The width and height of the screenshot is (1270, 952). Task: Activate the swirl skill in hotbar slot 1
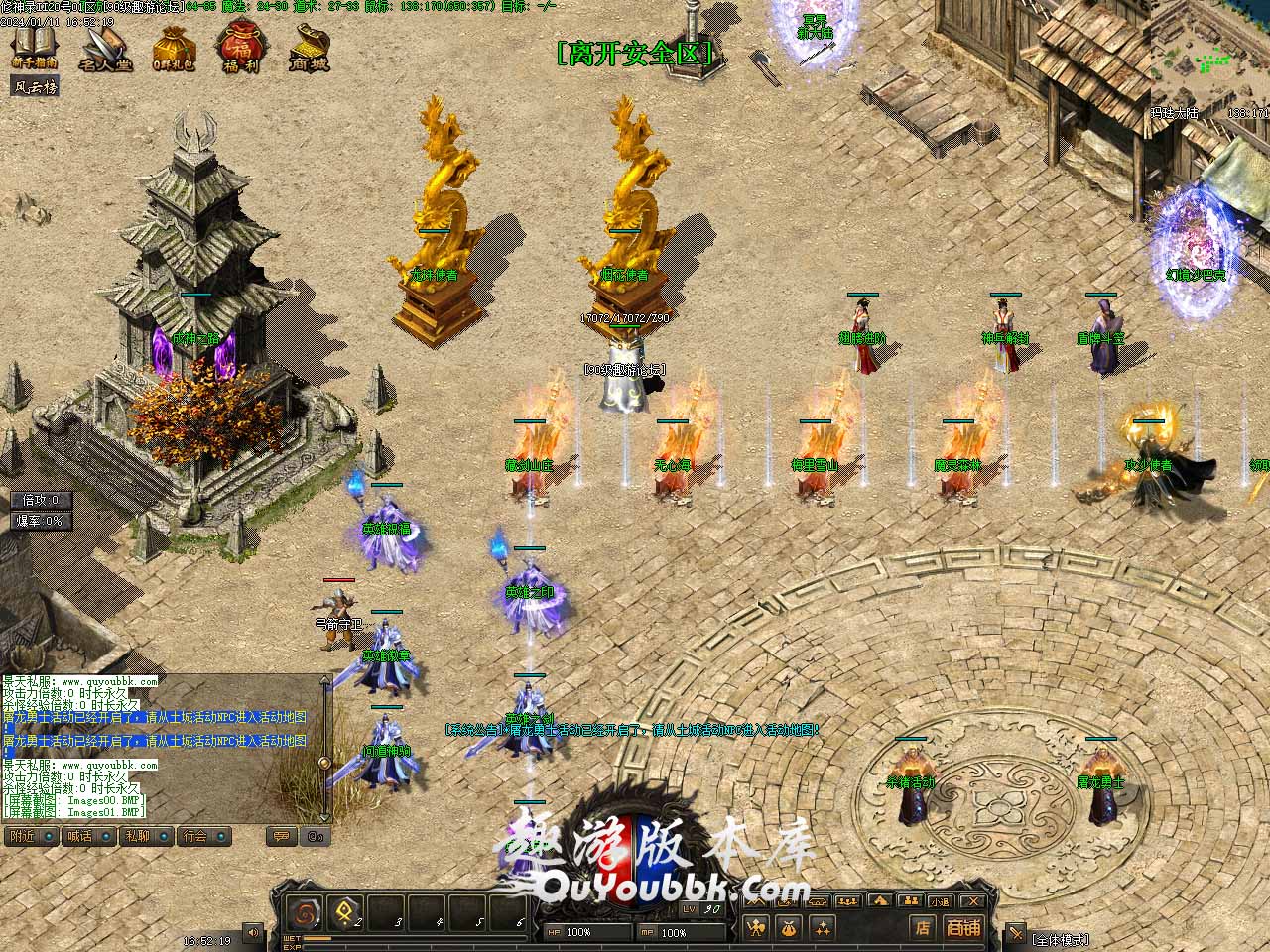pos(304,912)
